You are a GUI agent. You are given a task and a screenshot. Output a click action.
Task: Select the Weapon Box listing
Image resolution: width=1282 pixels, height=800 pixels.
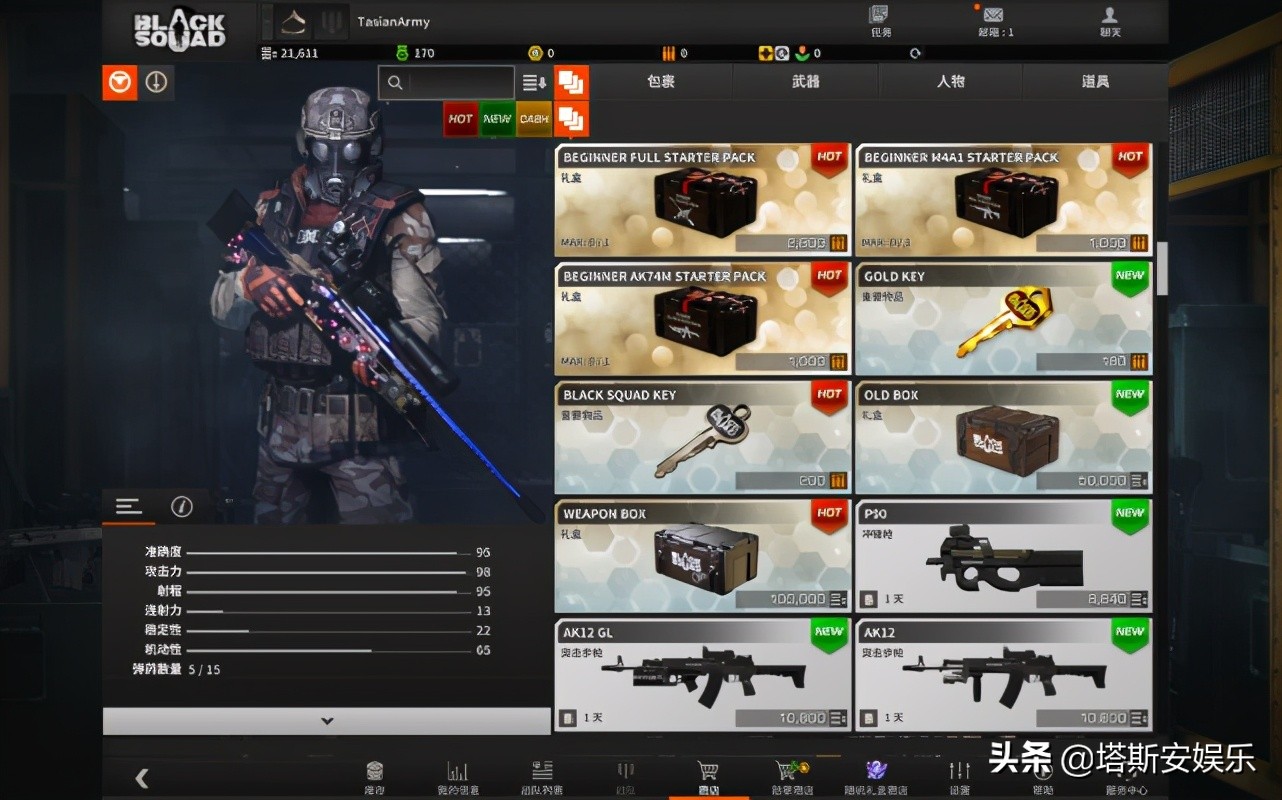[x=702, y=557]
